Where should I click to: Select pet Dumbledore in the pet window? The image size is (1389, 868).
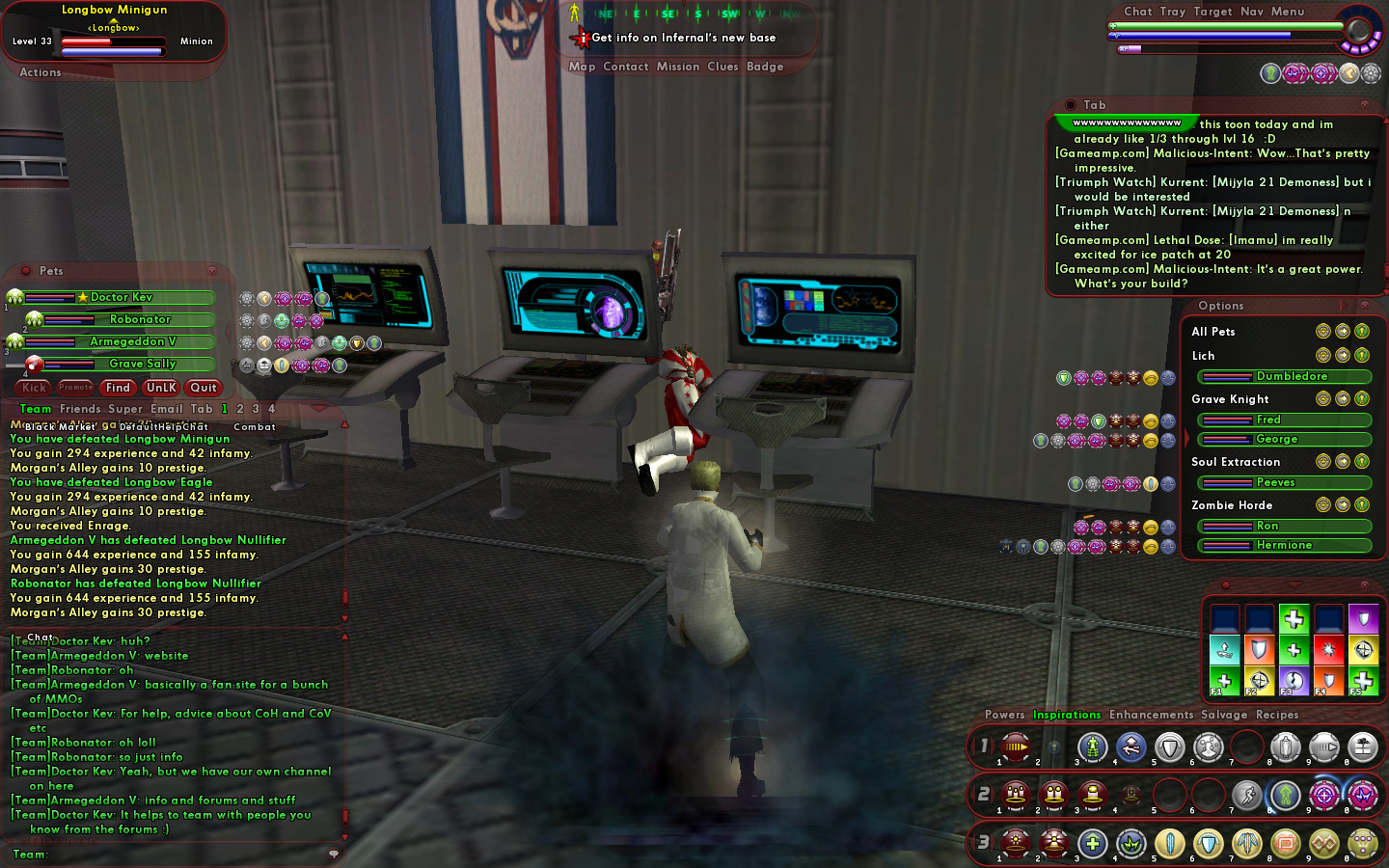click(x=1291, y=377)
